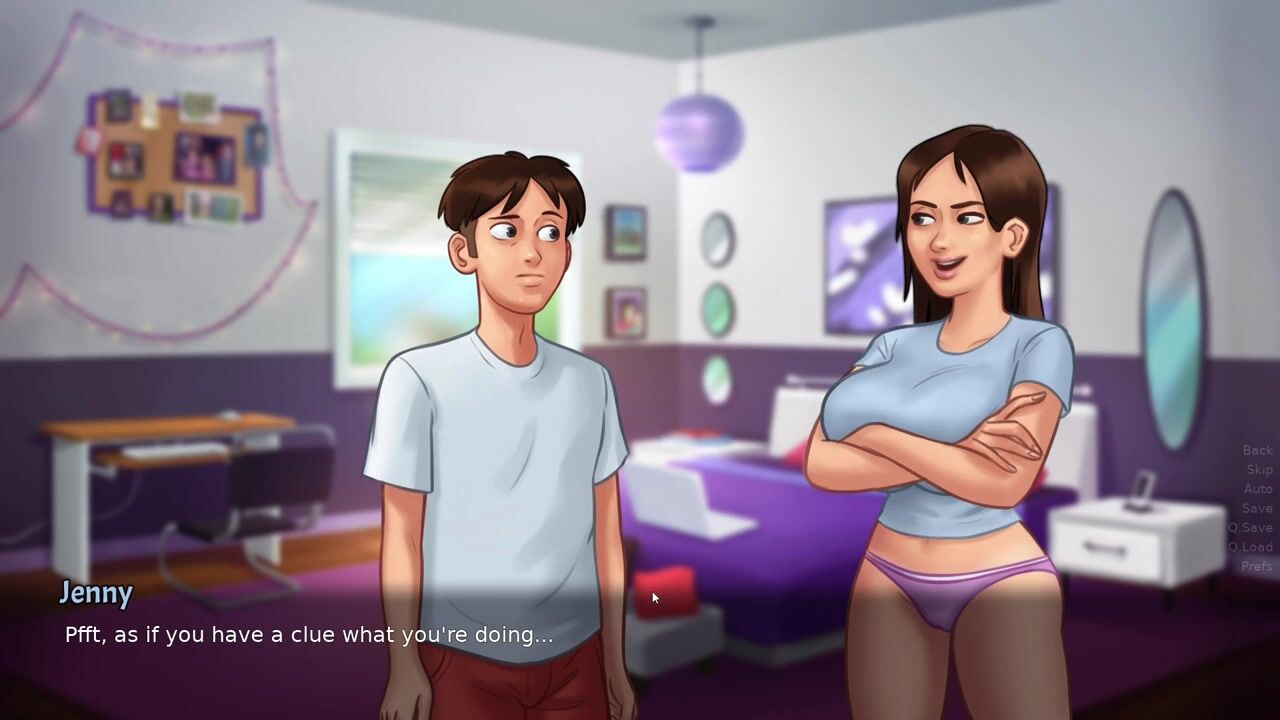Viewport: 1280px width, 720px height.
Task: Quick load with Q.Load
Action: tap(1250, 547)
